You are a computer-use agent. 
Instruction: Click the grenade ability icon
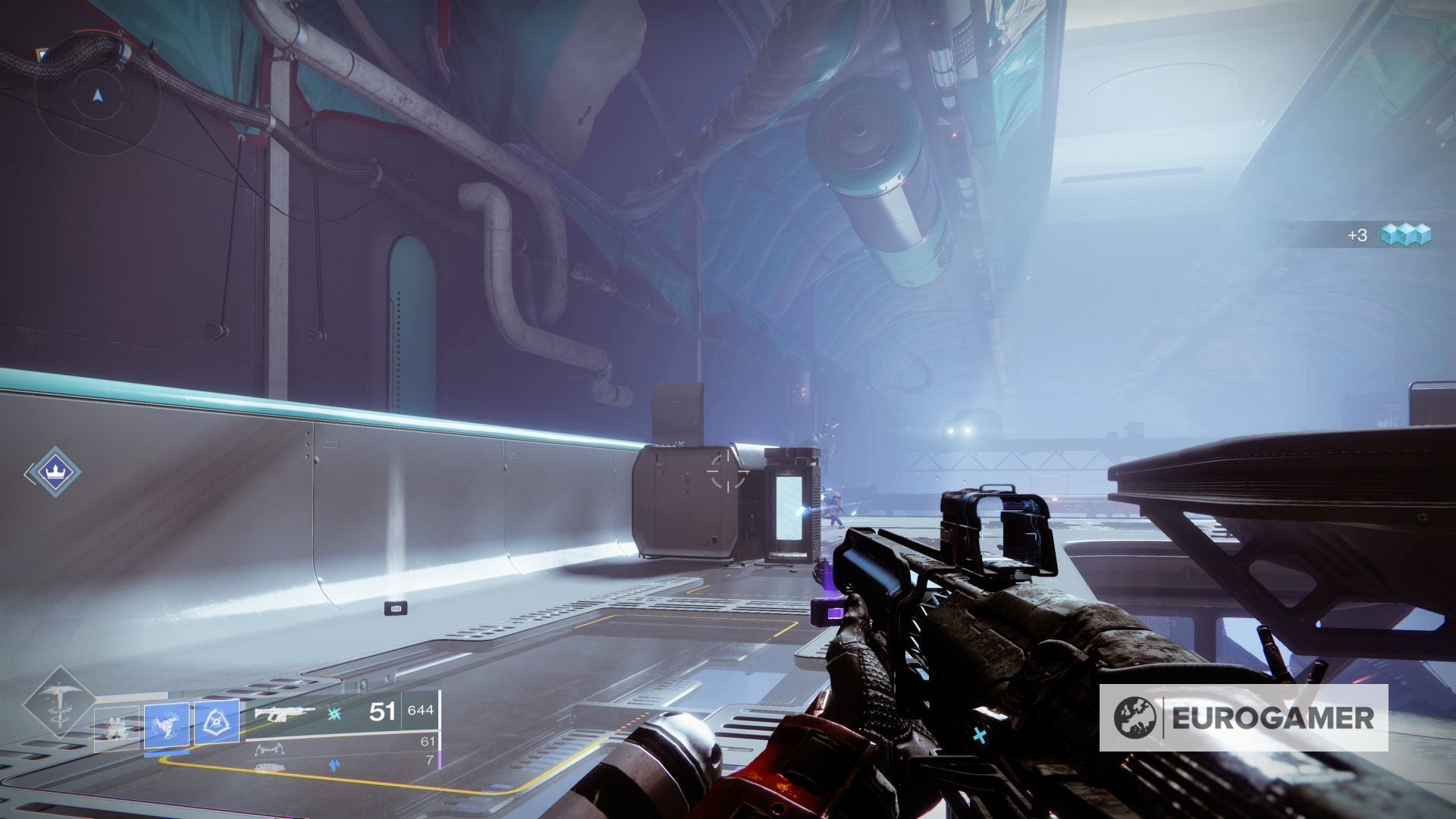click(116, 726)
